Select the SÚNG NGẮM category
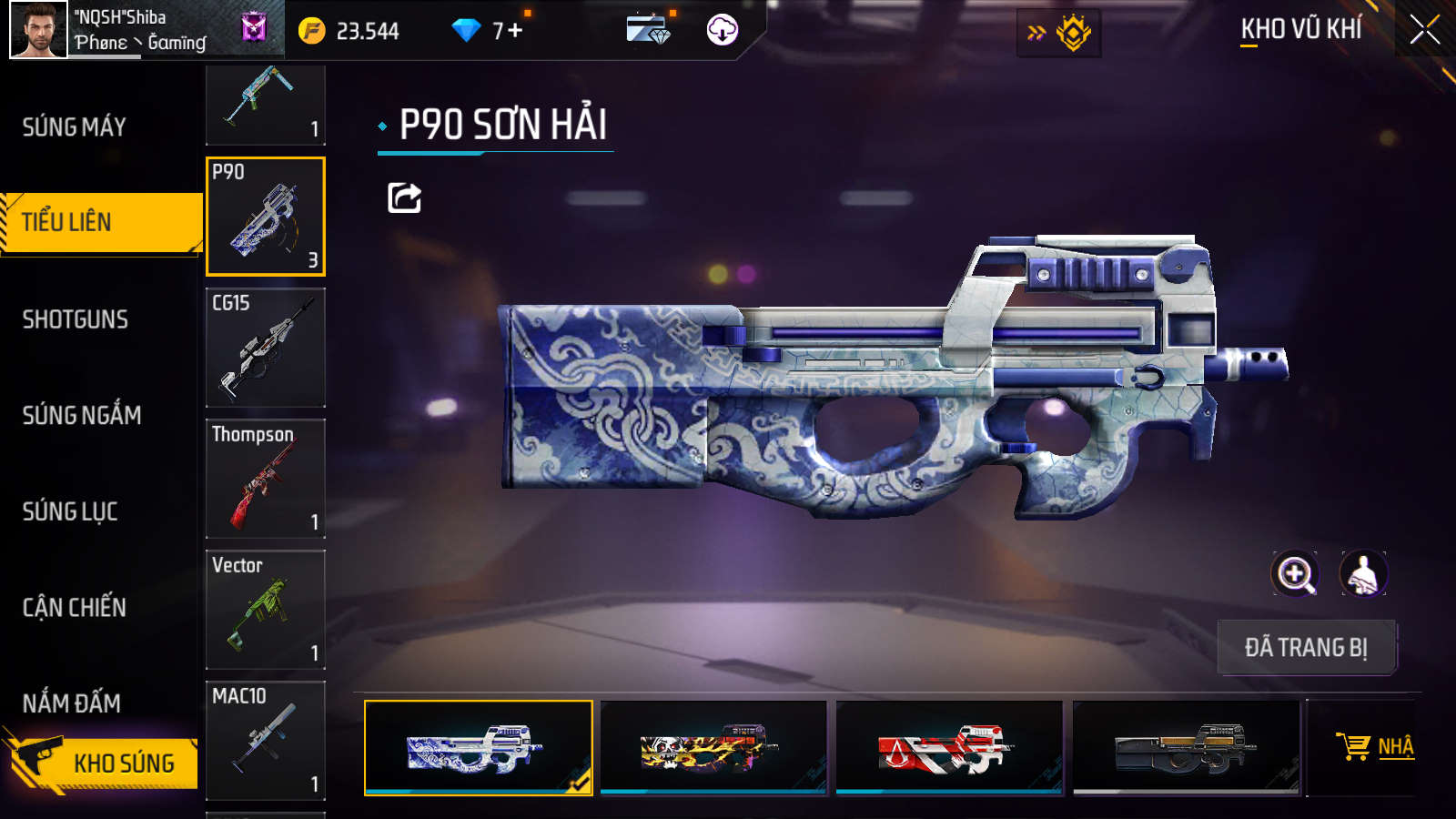The width and height of the screenshot is (1456, 819). pyautogui.click(x=82, y=415)
